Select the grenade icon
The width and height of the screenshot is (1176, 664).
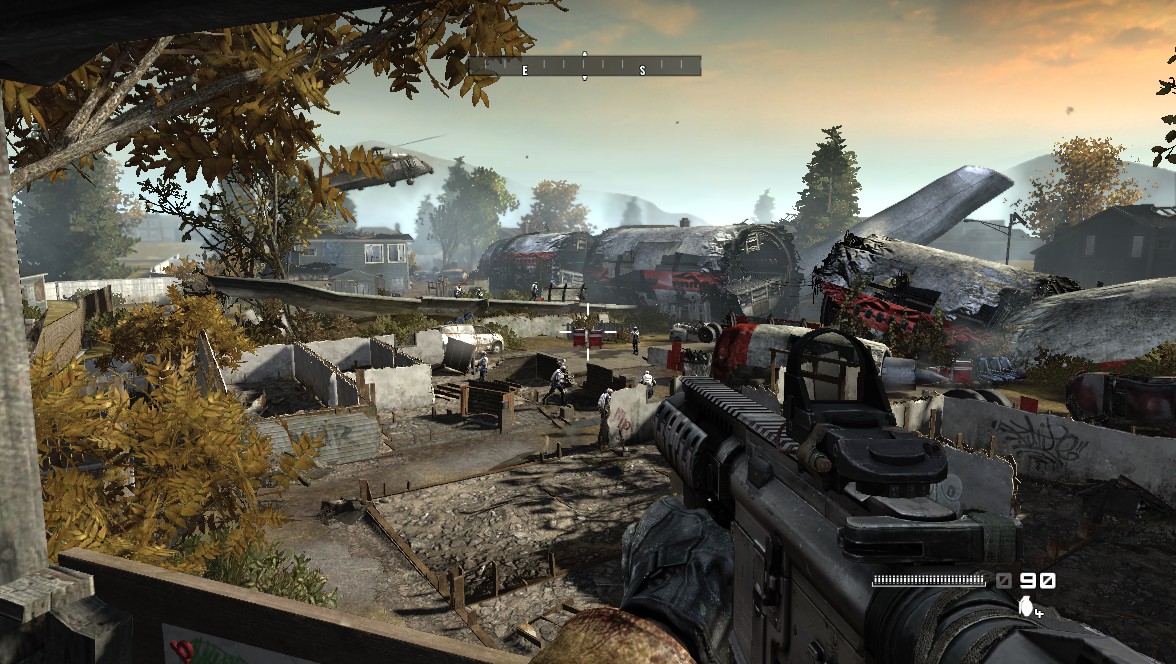[1024, 605]
